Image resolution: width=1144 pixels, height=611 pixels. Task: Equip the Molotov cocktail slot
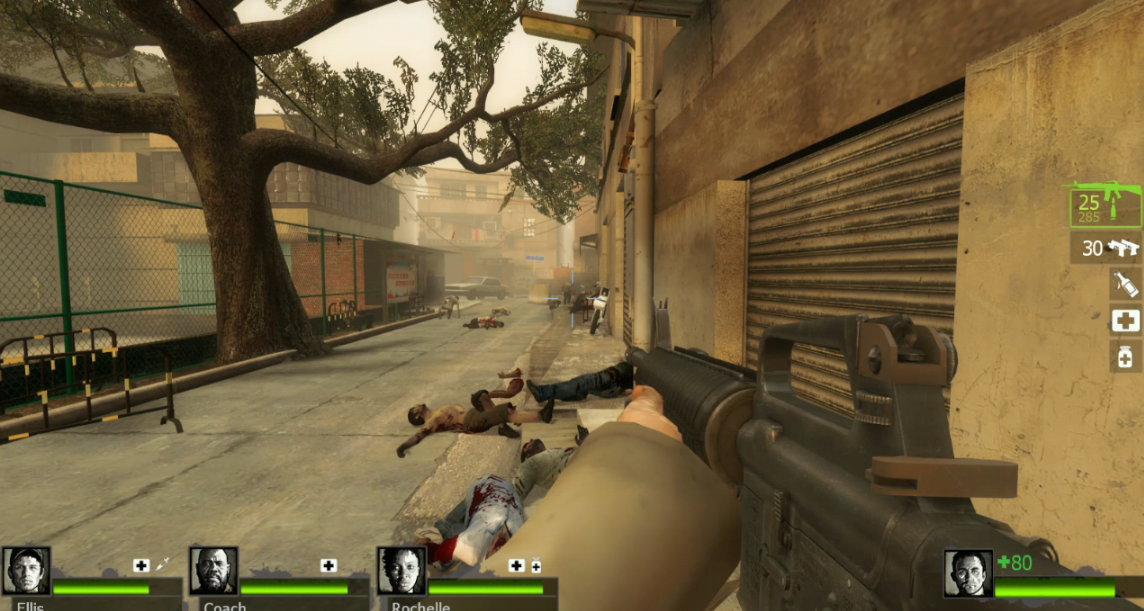[1125, 285]
